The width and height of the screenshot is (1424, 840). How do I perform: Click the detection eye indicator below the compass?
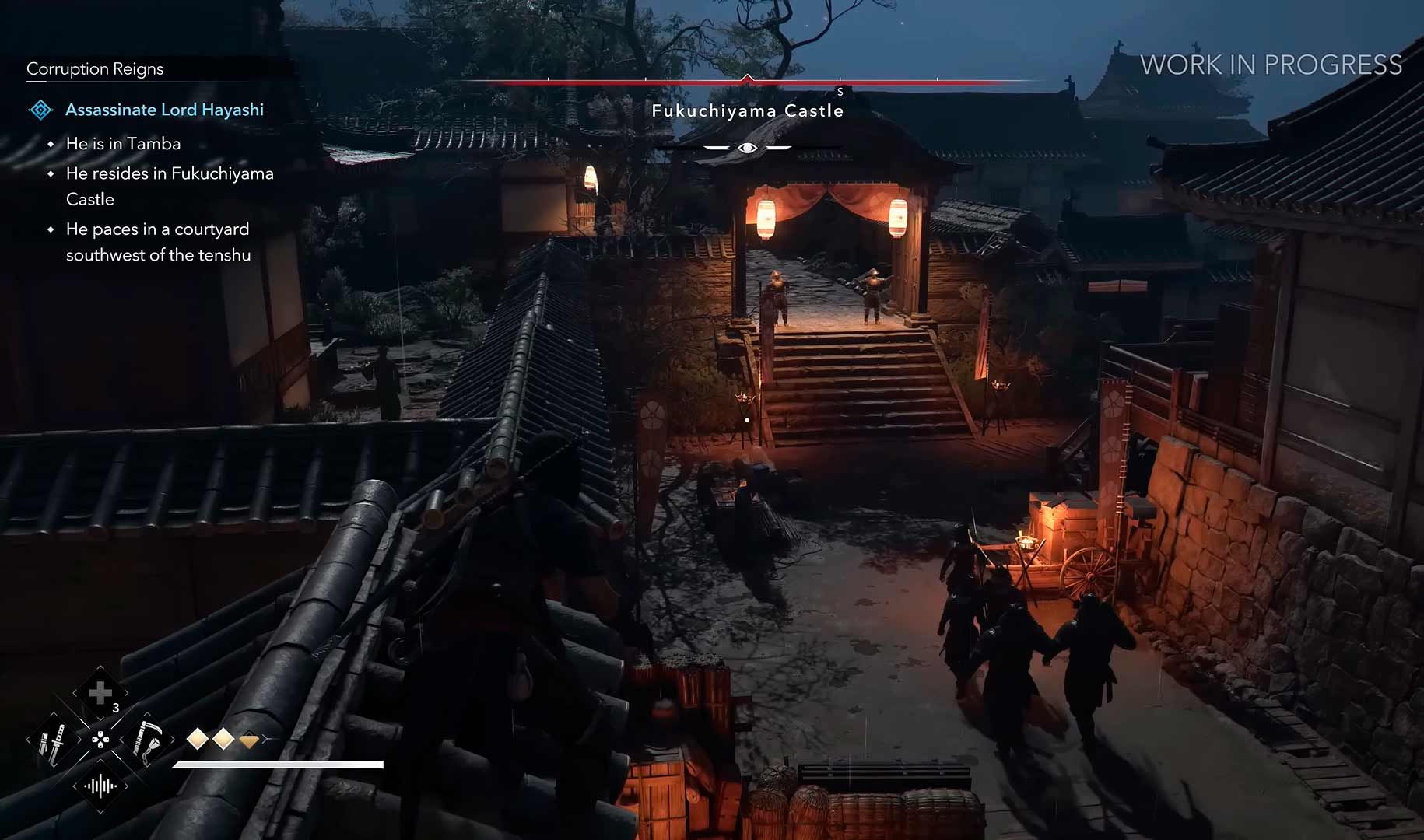[748, 146]
